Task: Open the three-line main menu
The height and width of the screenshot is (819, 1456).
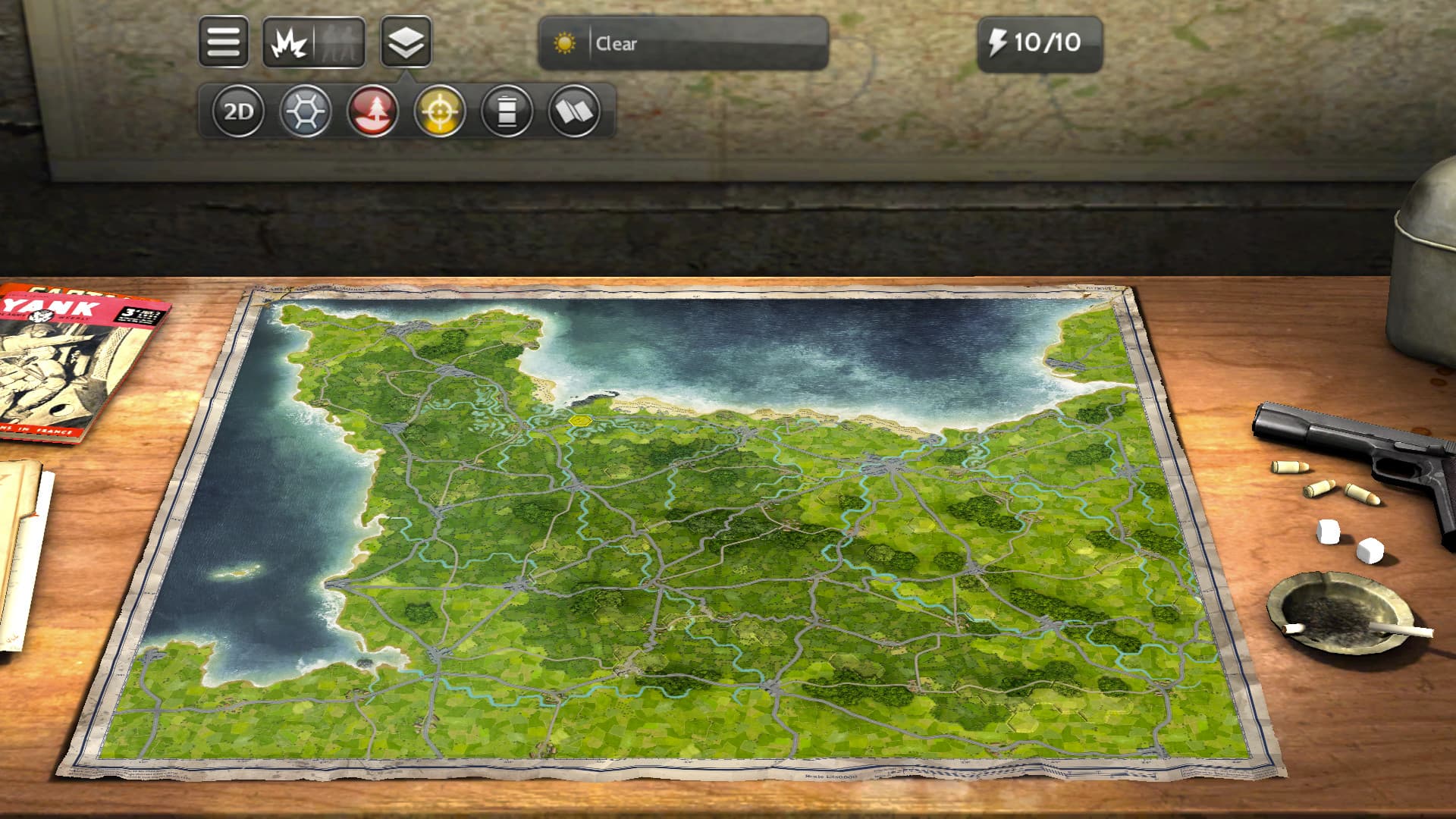Action: click(225, 41)
